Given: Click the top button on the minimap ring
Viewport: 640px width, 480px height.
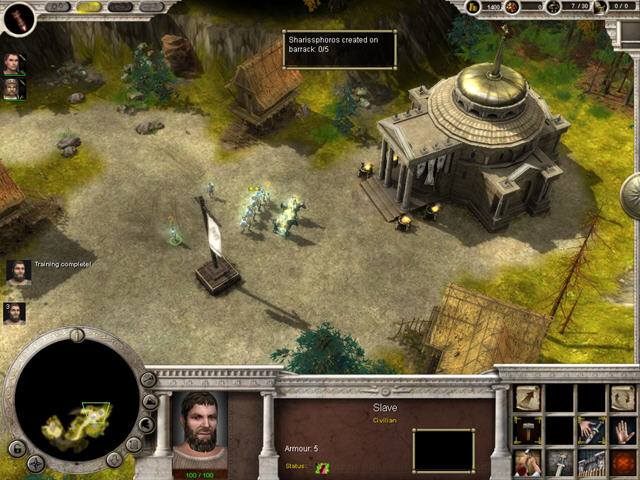Looking at the screenshot, I should click(x=77, y=335).
